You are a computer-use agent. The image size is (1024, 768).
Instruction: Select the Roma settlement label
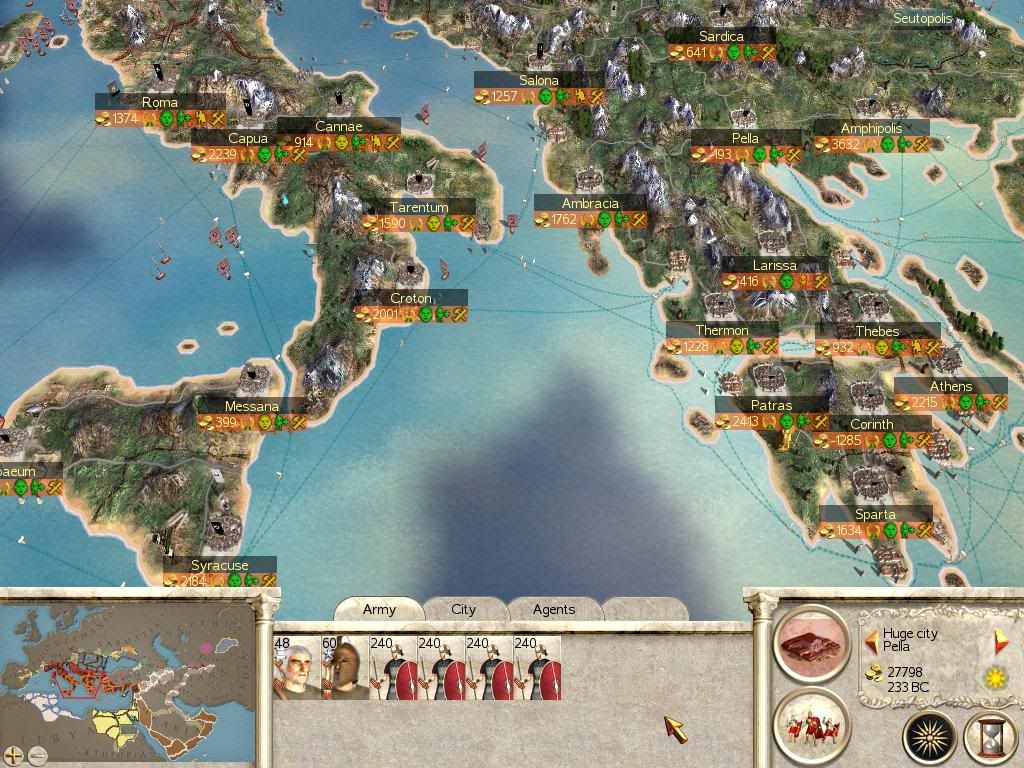click(x=160, y=102)
